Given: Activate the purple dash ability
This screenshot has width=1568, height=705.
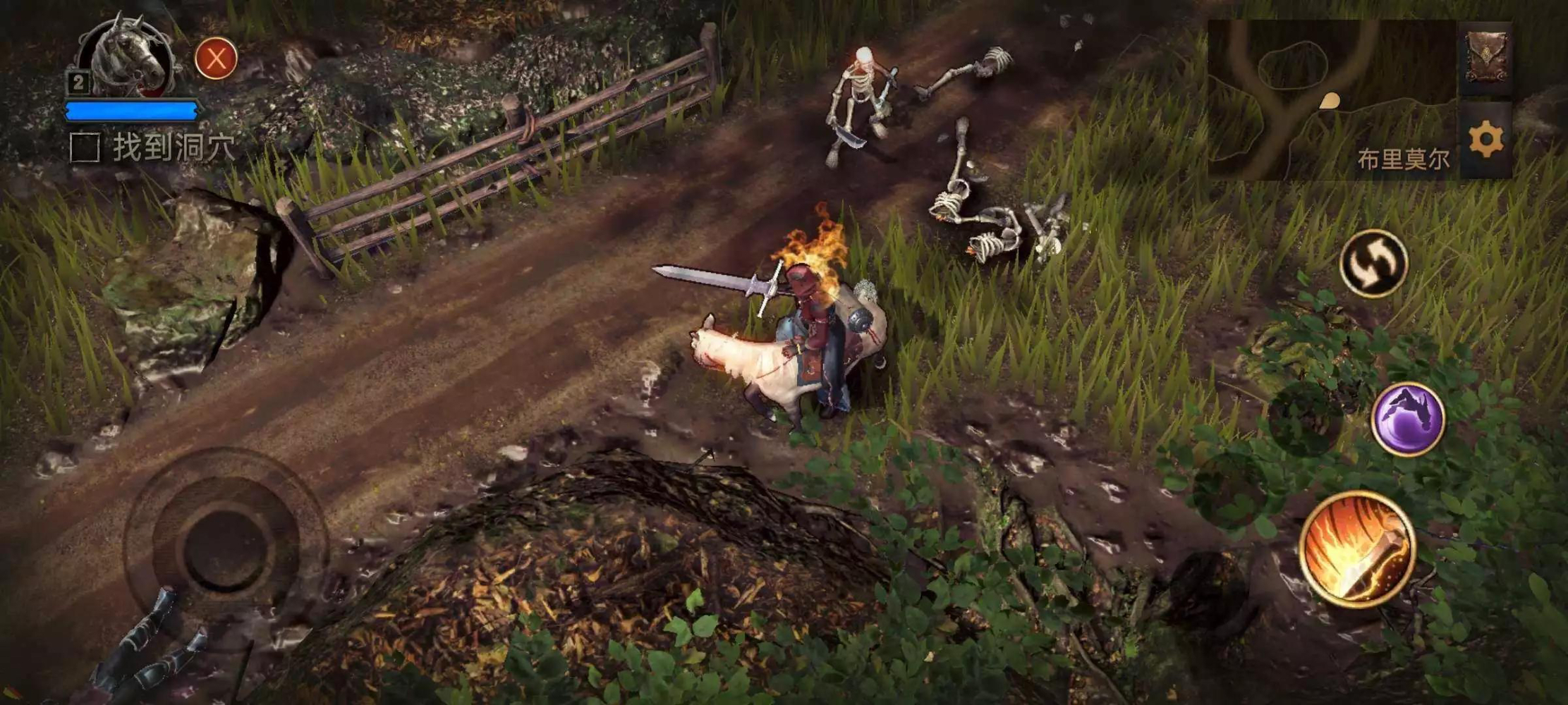Looking at the screenshot, I should click(1408, 419).
